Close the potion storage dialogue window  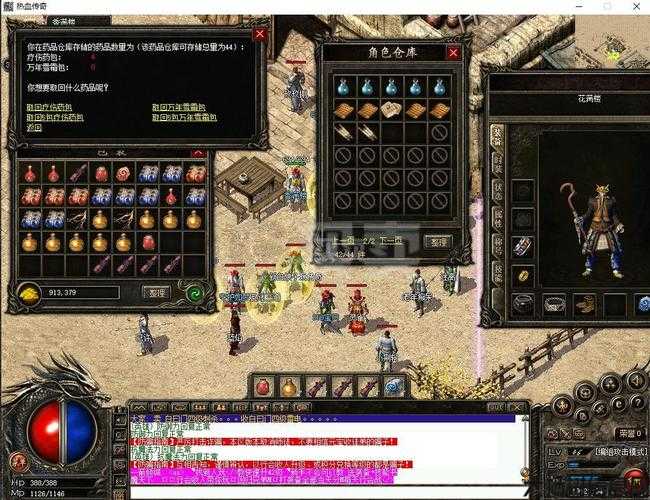pyautogui.click(x=260, y=33)
